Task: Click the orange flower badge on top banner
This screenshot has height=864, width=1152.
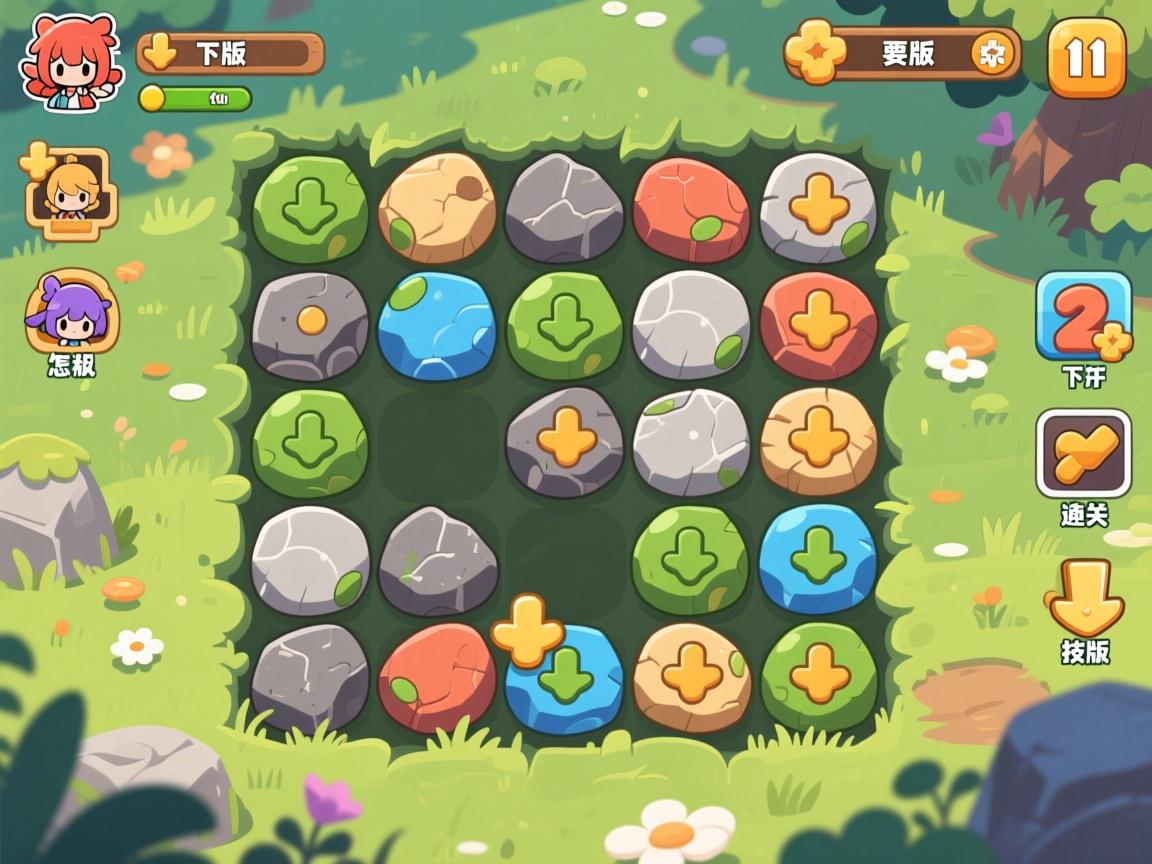Action: point(815,52)
